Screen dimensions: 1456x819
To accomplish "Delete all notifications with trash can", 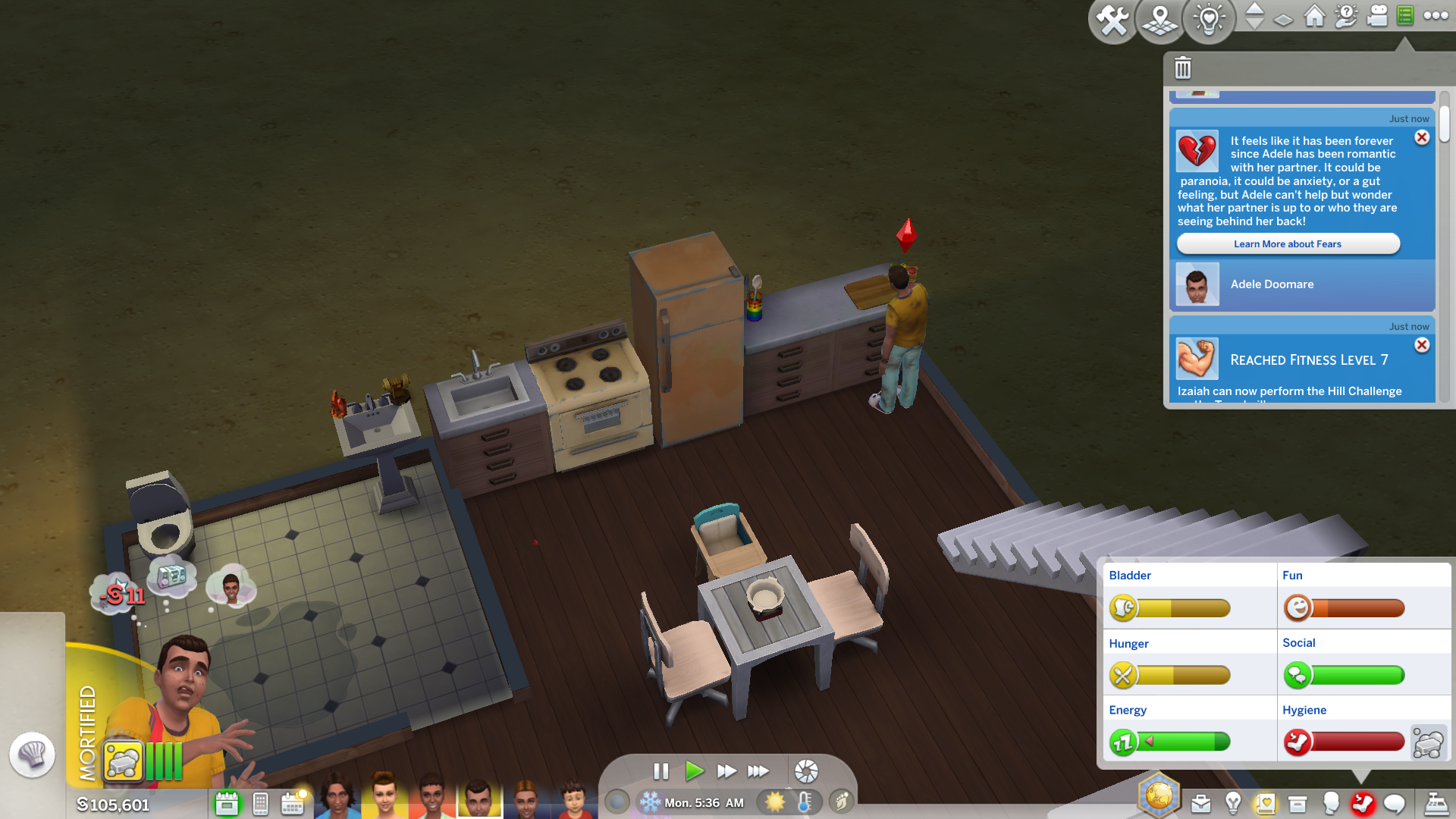I will click(x=1182, y=68).
